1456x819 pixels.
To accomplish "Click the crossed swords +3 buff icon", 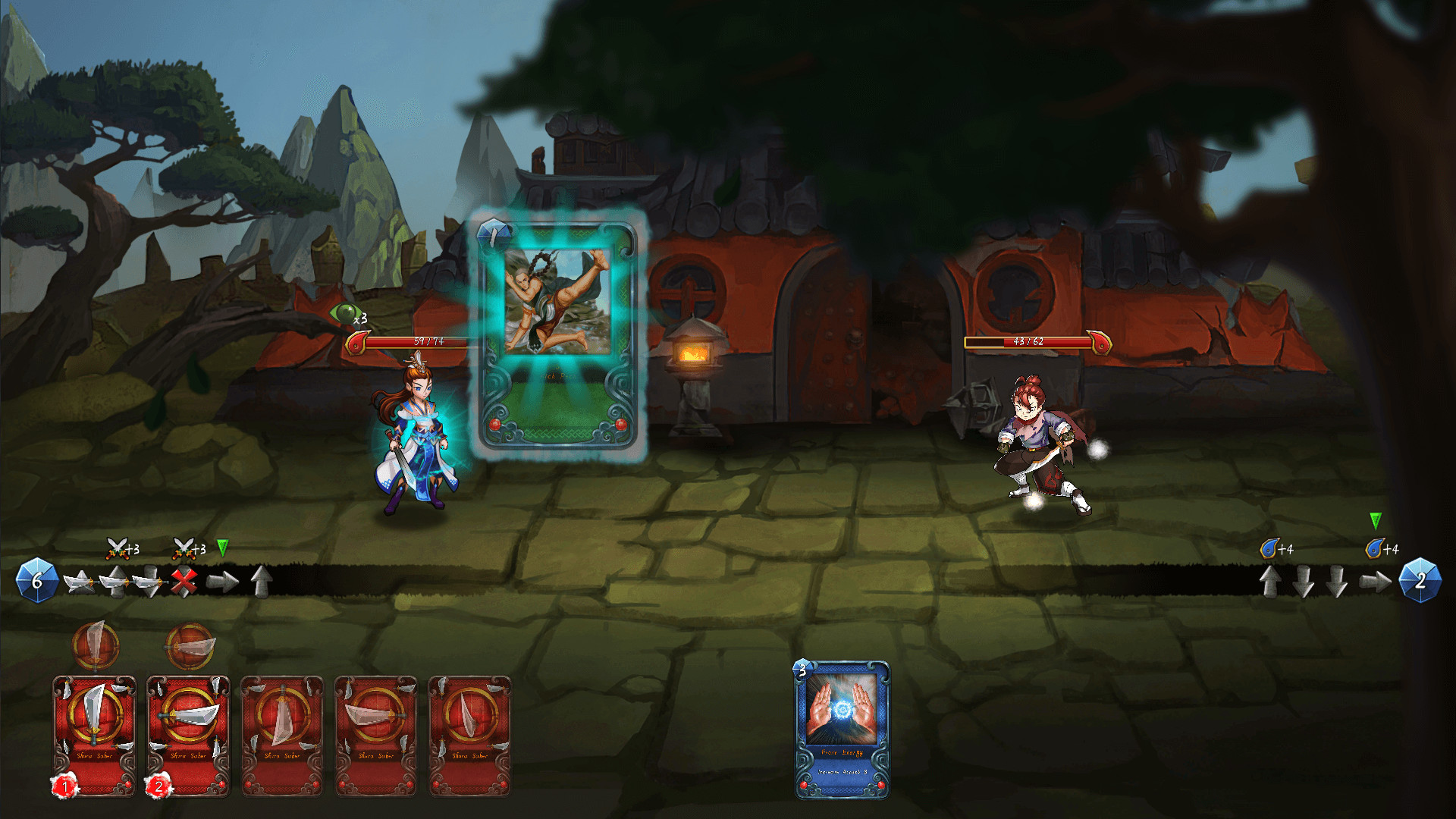I will (117, 548).
